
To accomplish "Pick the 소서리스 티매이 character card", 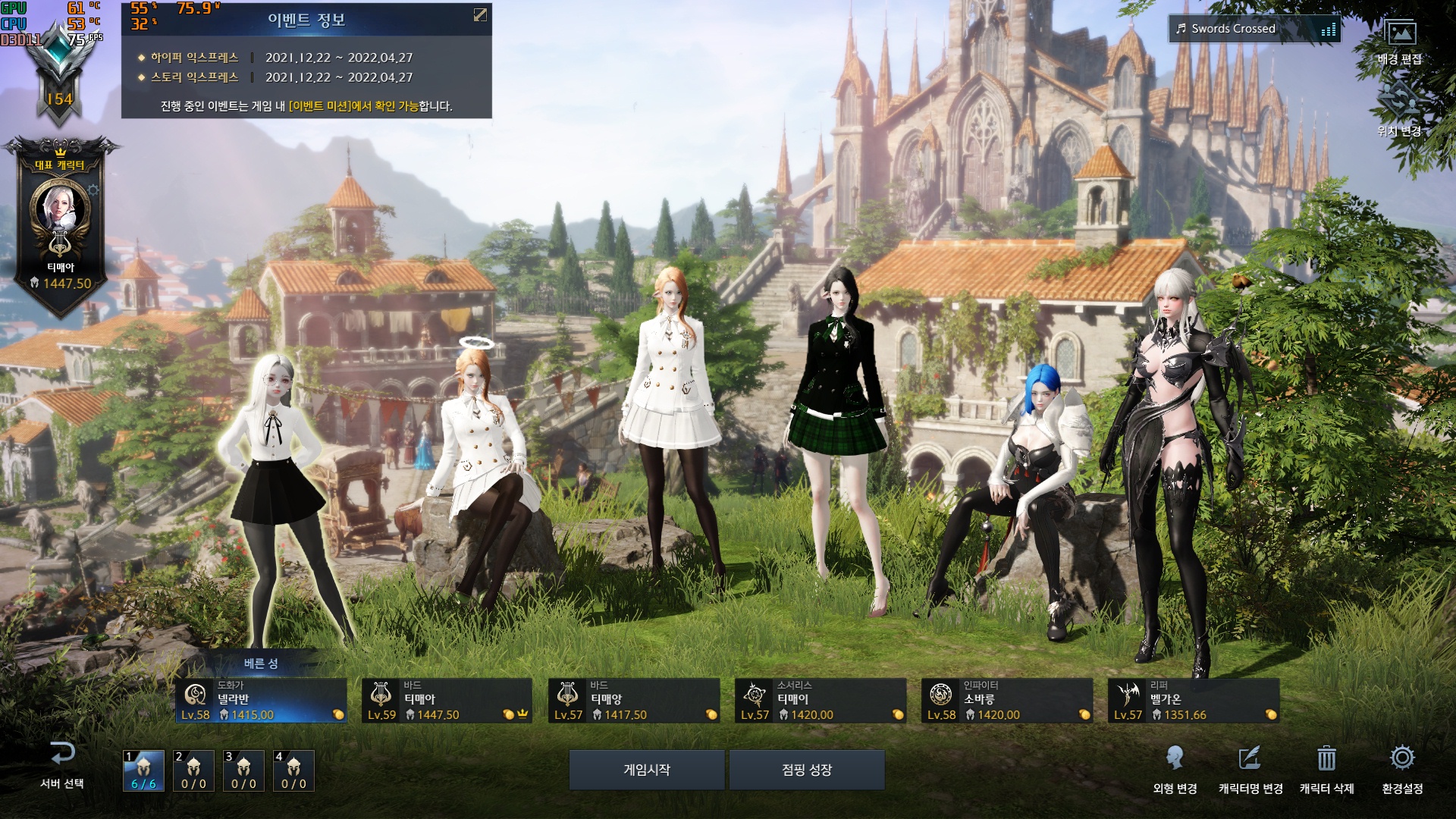I will (821, 701).
